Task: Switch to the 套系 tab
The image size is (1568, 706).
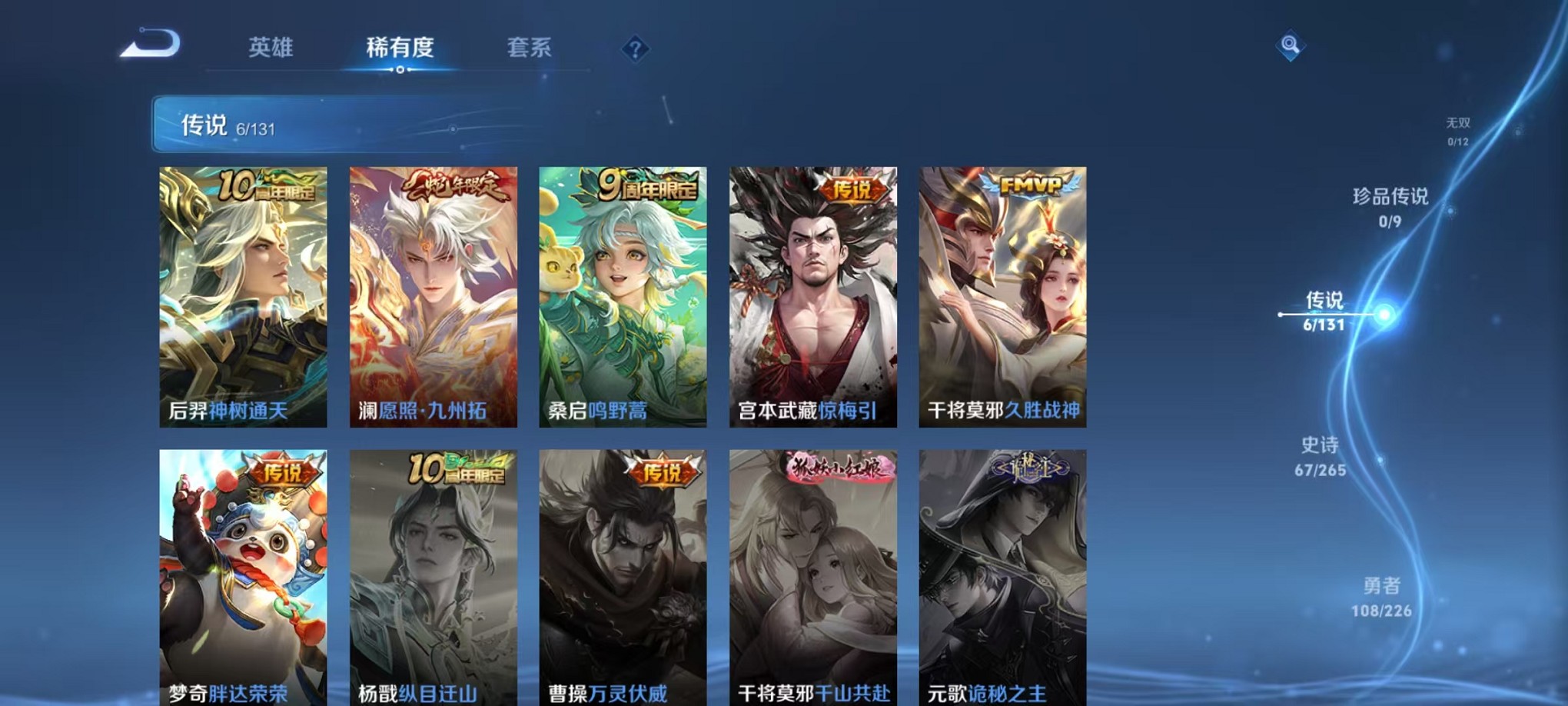Action: (x=530, y=48)
